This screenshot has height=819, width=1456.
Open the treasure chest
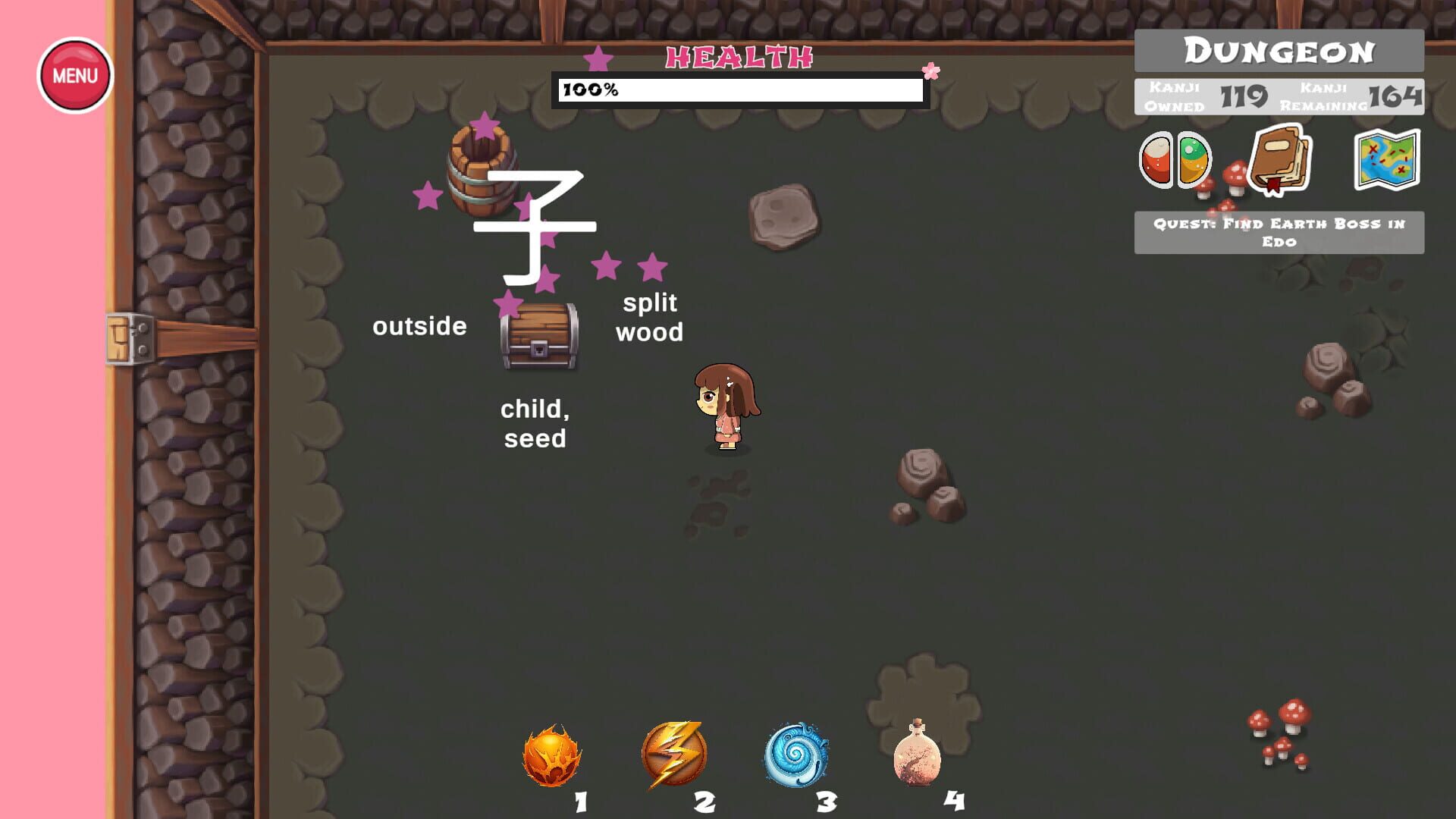point(539,337)
